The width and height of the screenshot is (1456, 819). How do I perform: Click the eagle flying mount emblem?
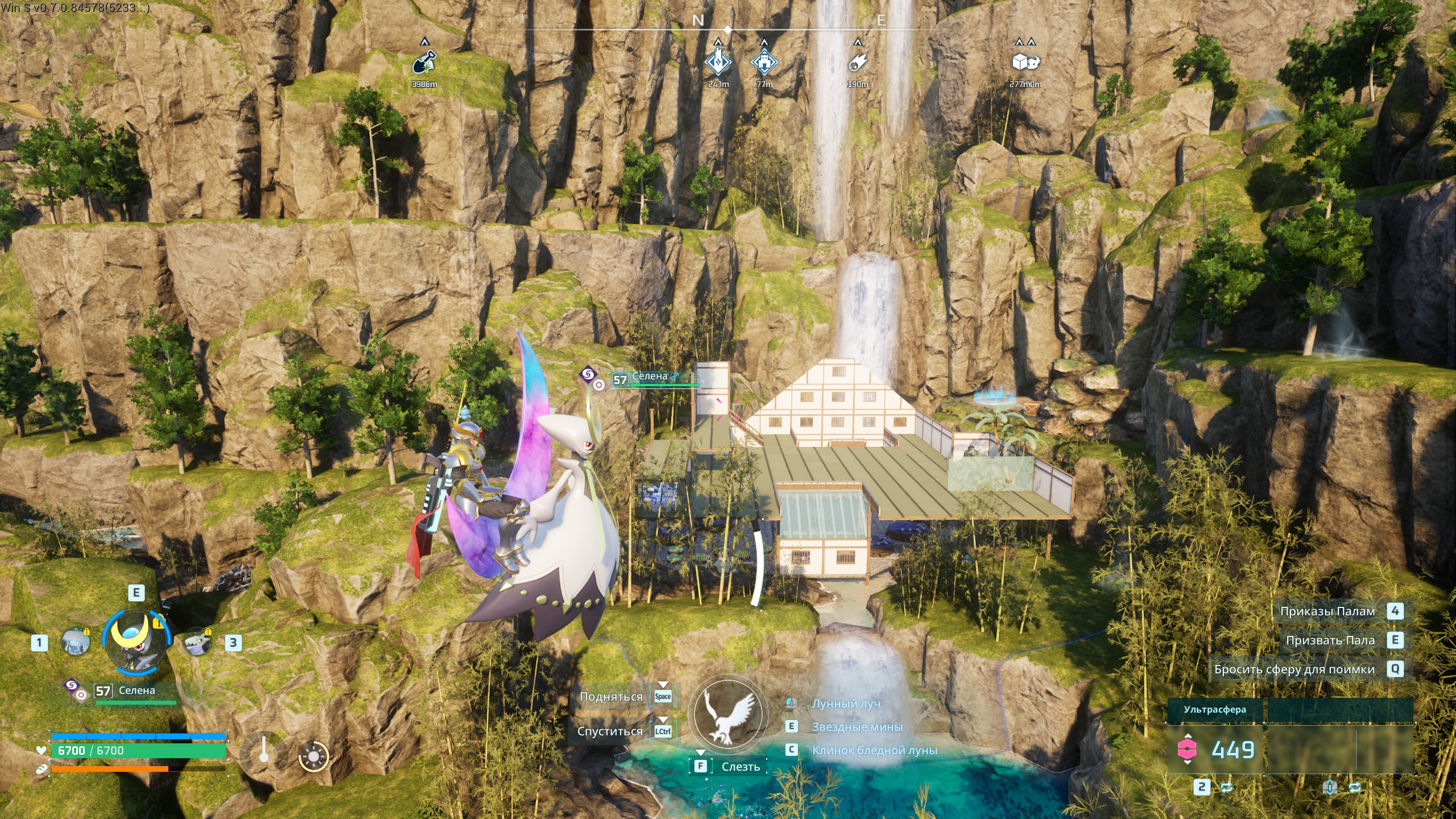[x=727, y=714]
